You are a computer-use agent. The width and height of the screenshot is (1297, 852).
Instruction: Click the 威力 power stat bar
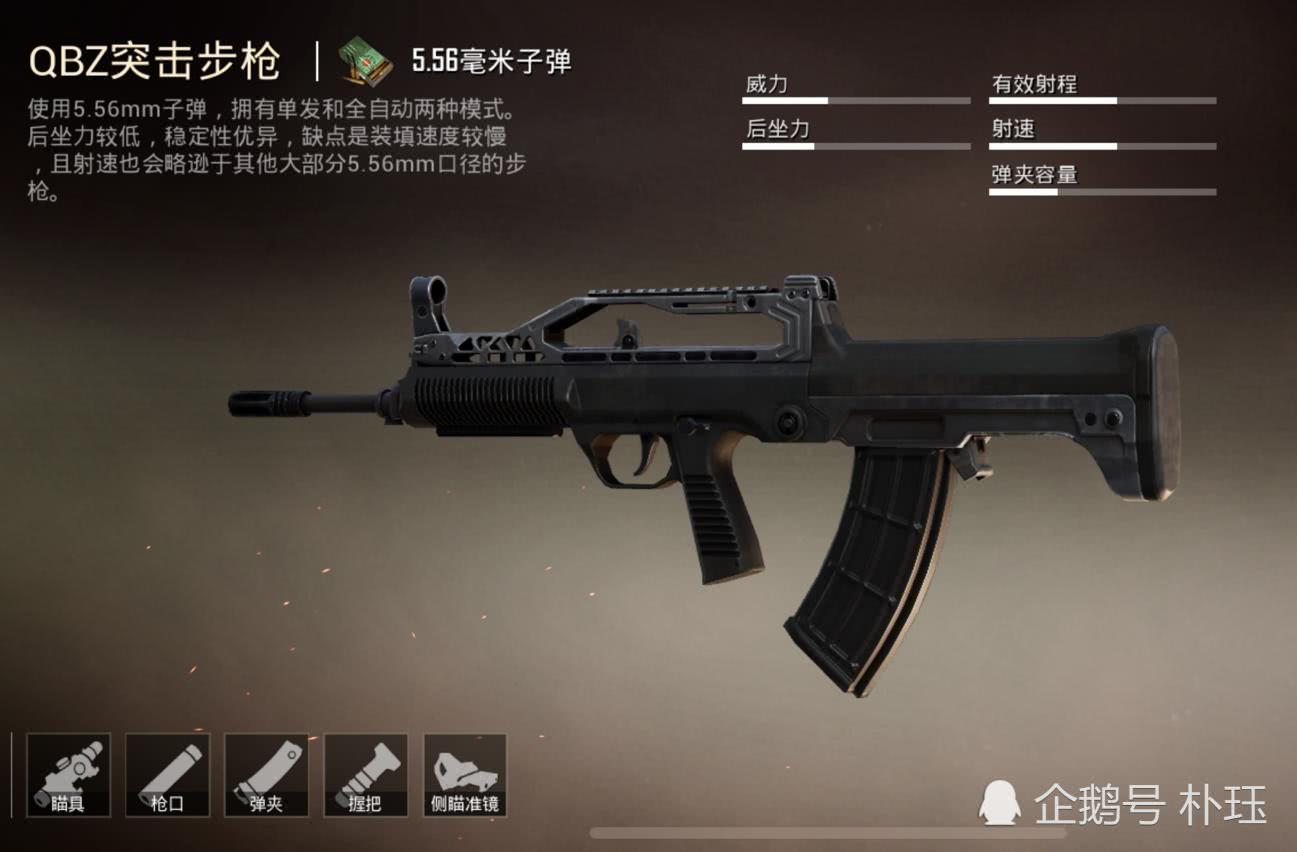tap(855, 98)
